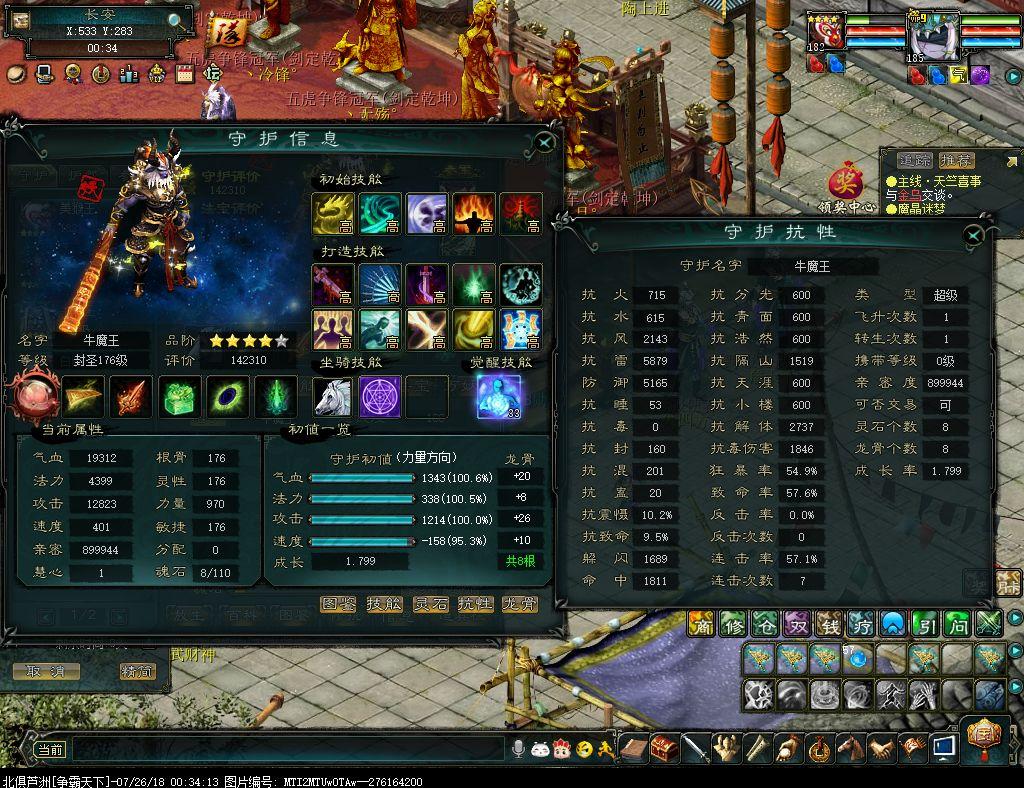Open the 龙骨 dragon bone button

point(520,604)
